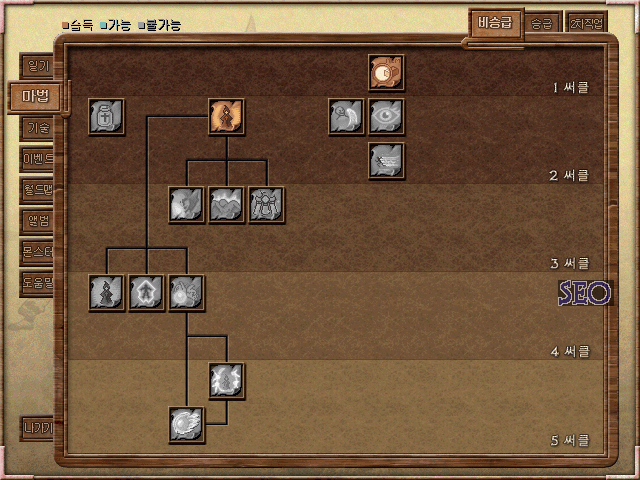Open the 도움말 help section
This screenshot has height=480, width=640.
point(40,281)
